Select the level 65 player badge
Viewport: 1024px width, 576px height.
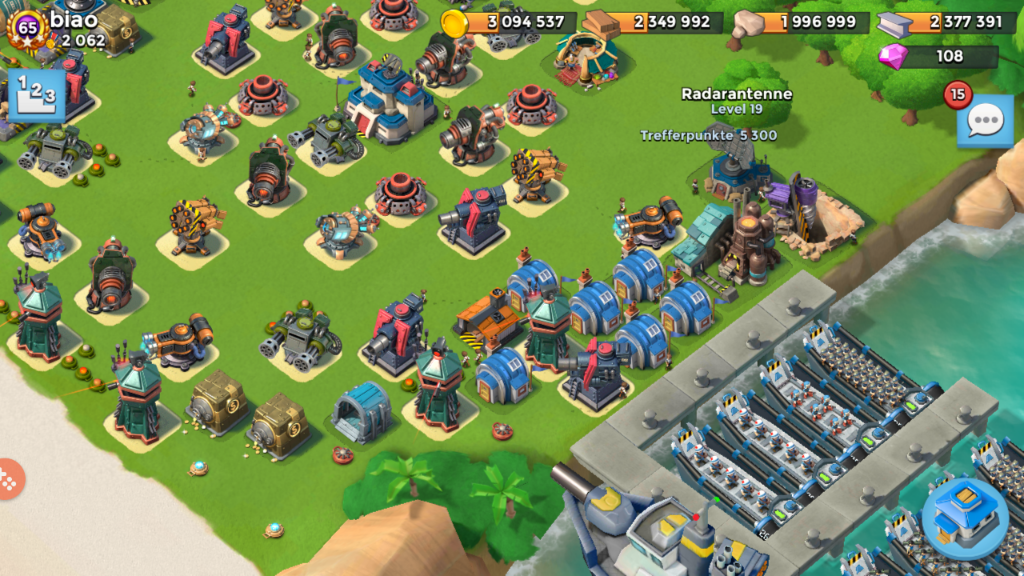(27, 29)
